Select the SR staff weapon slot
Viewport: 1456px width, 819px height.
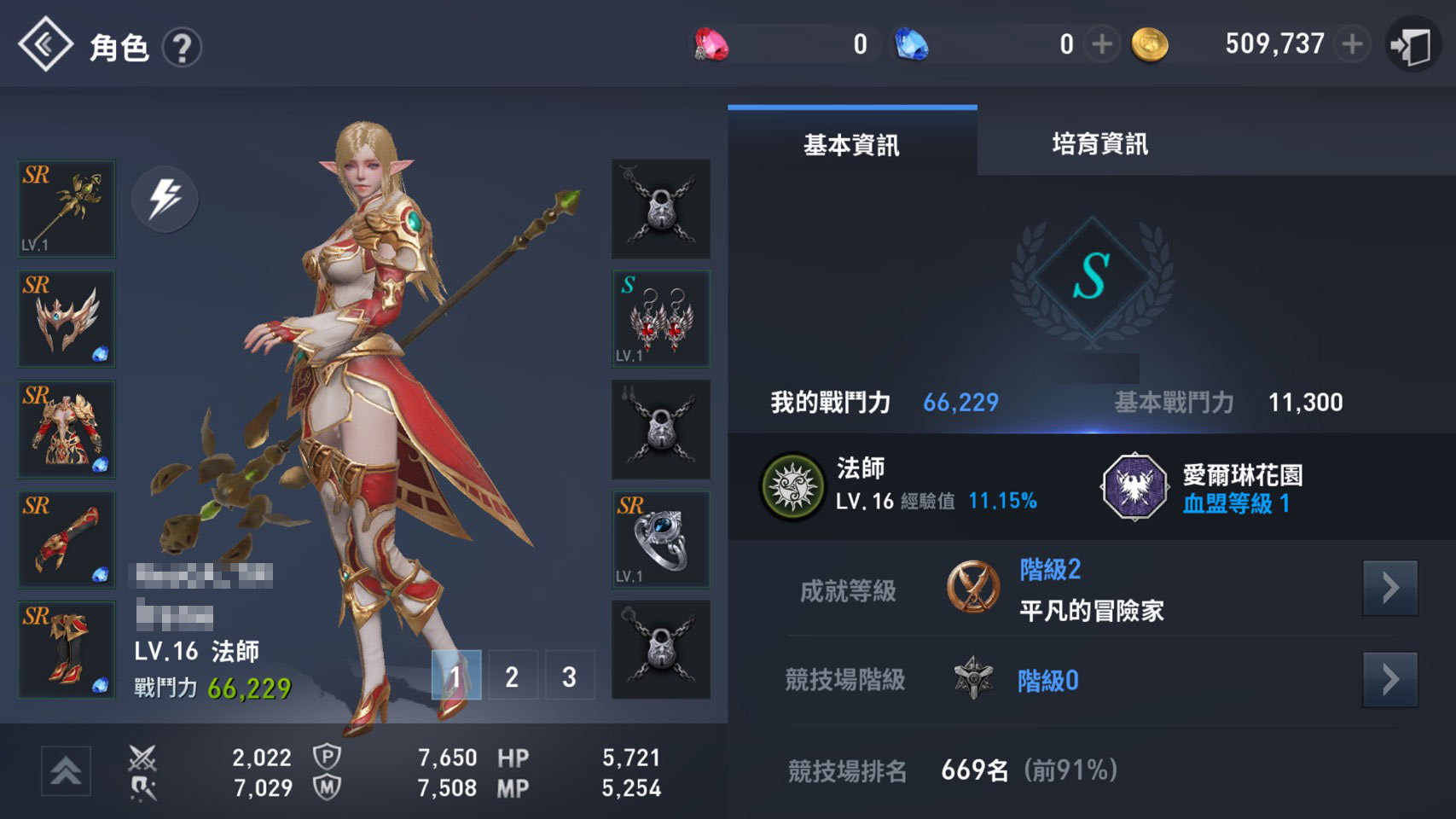(67, 209)
